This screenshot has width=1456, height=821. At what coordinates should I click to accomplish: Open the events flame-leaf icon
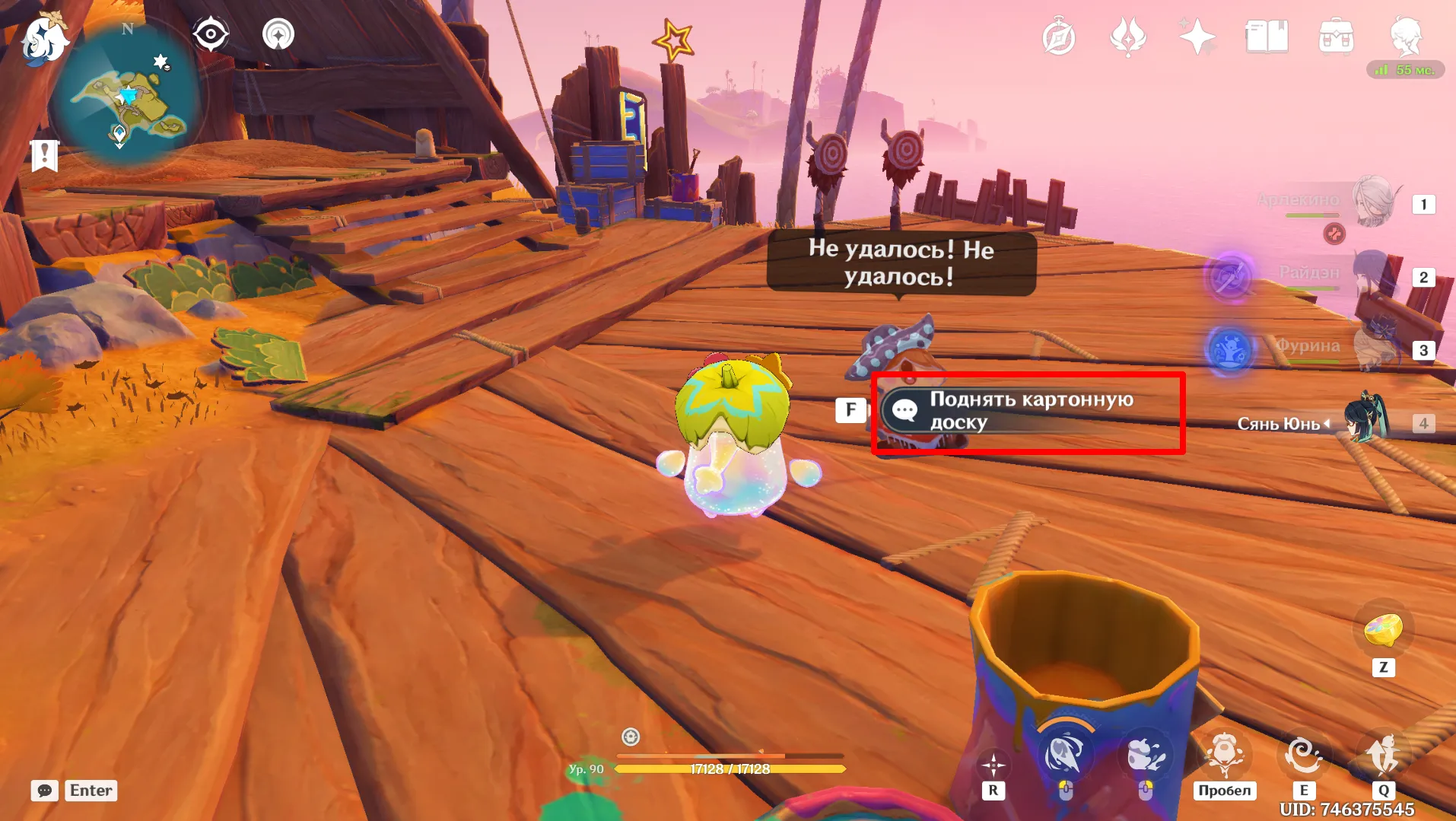pyautogui.click(x=1128, y=37)
